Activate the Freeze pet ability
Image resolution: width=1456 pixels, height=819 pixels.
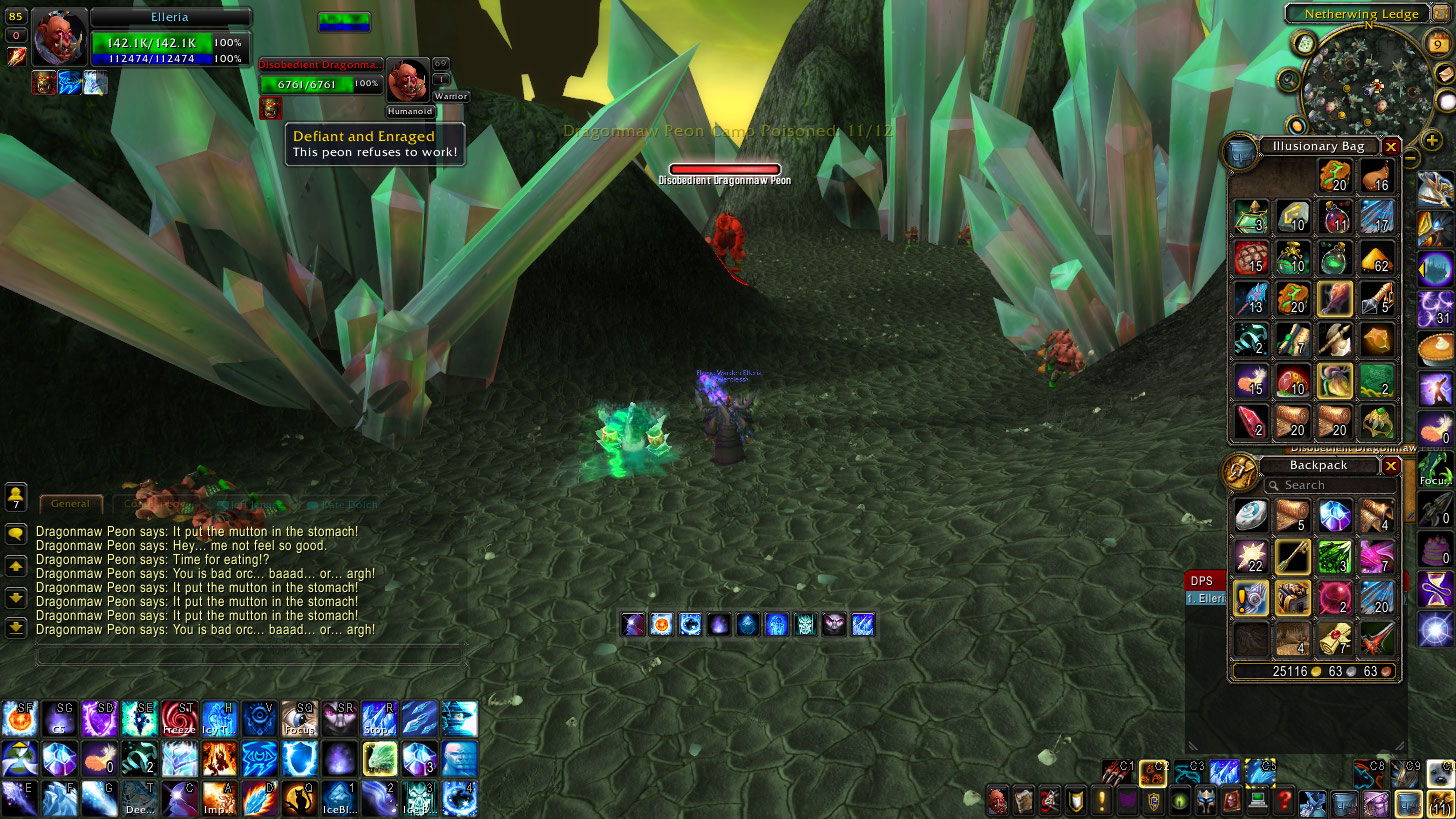(x=179, y=718)
